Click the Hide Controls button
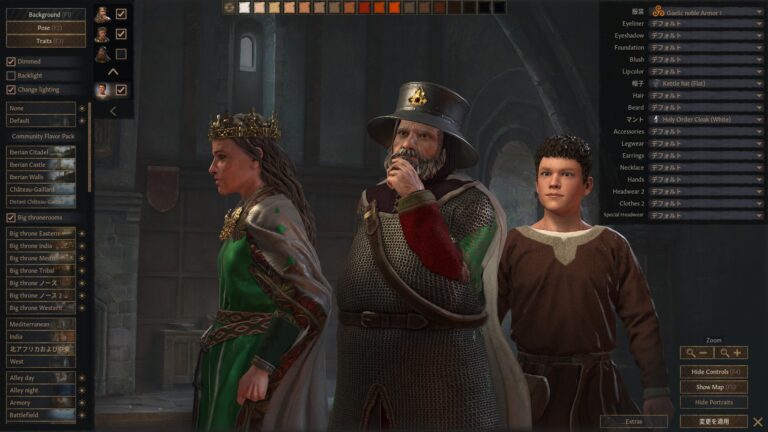Image resolution: width=768 pixels, height=432 pixels. [x=714, y=372]
